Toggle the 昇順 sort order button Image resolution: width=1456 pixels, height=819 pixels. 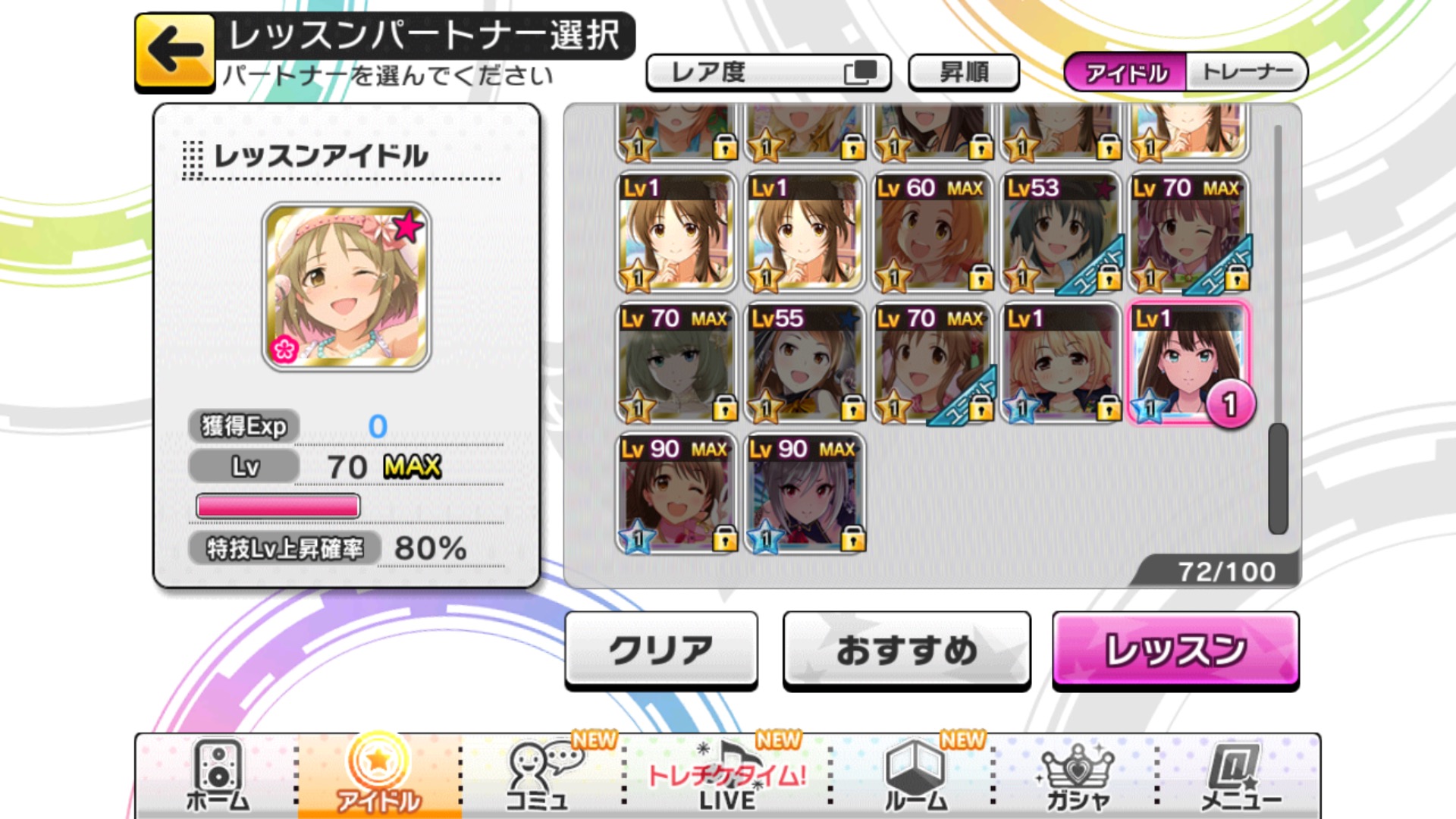[963, 72]
